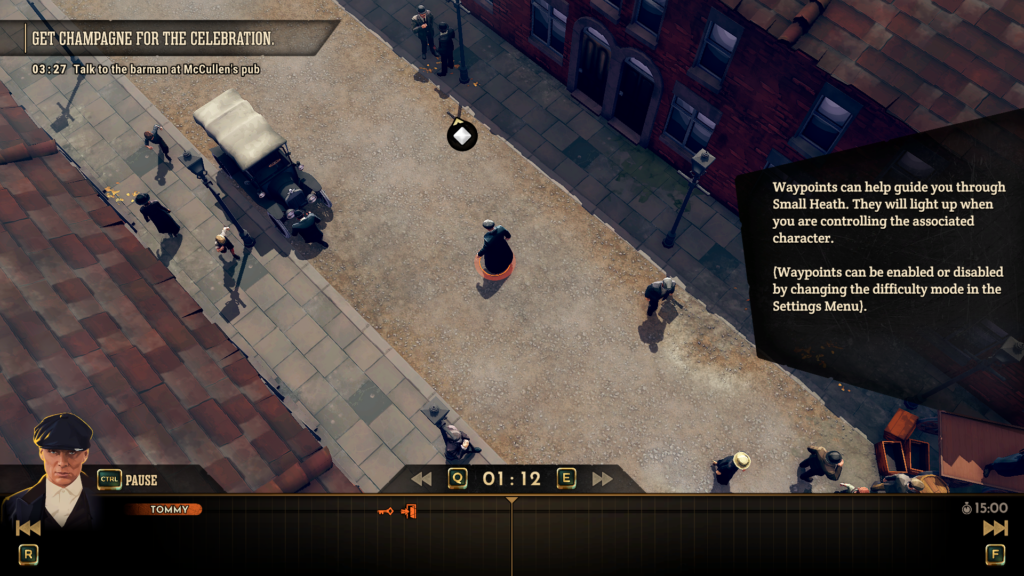This screenshot has height=576, width=1024.
Task: Rewind the timeline with the double-left arrows
Action: click(x=421, y=479)
